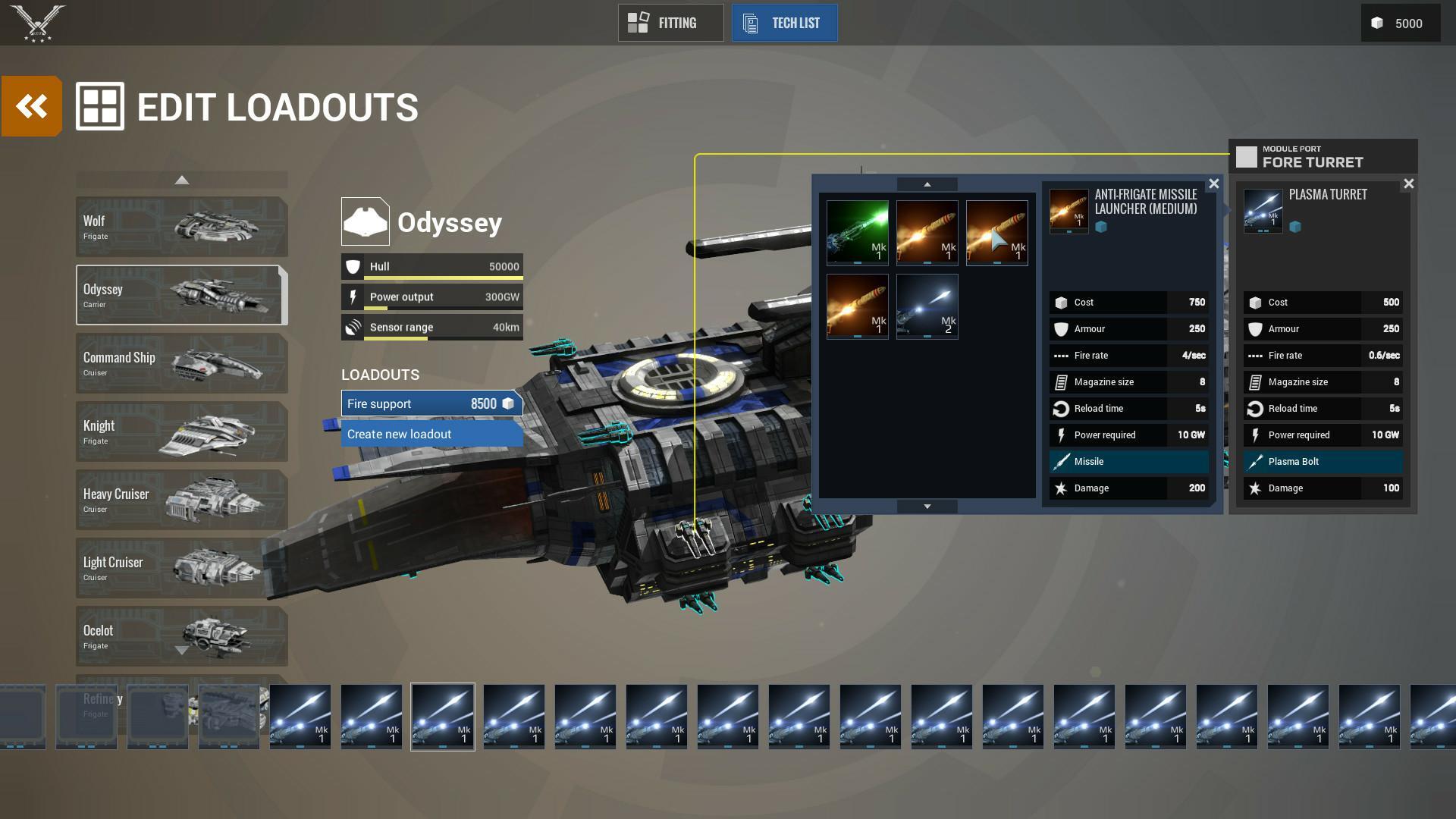Select the green Mk 1 weapon thumbnail
This screenshot has width=1456, height=819.
(x=858, y=231)
